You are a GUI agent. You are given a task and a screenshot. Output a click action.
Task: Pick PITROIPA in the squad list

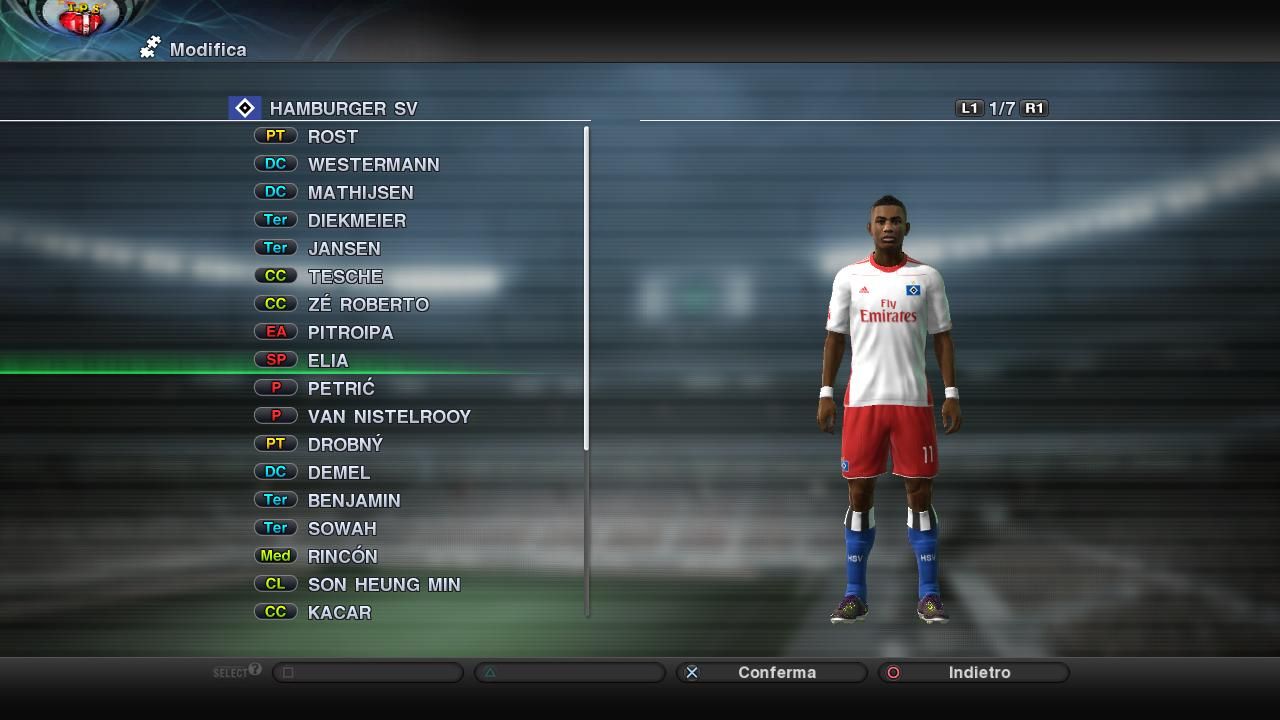350,333
